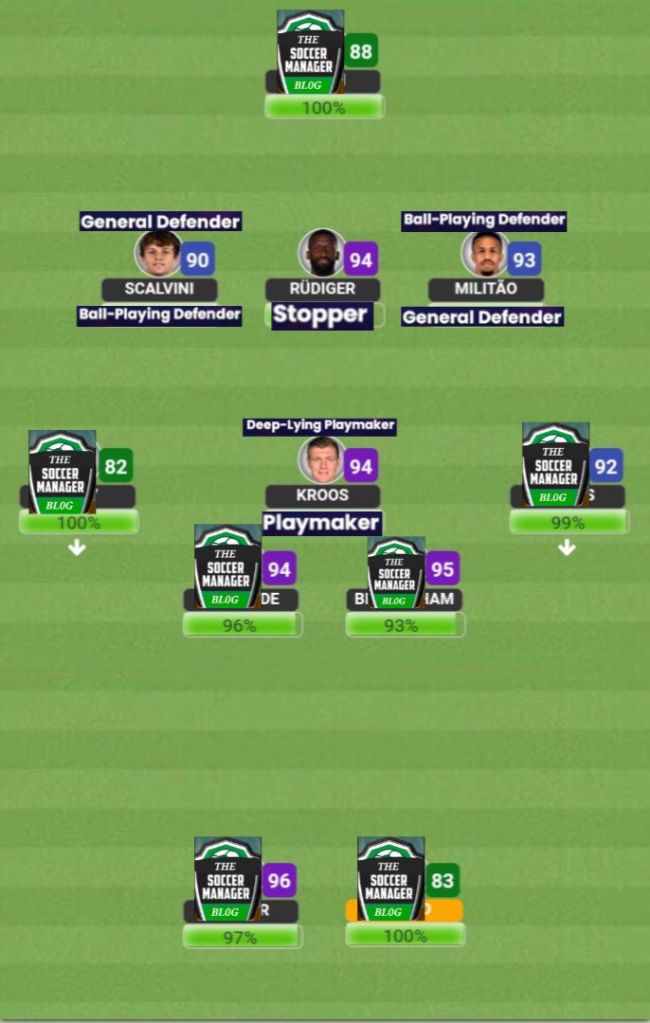650x1023 pixels.
Task: Click the arrow below the 82-rated player
Action: (77, 548)
